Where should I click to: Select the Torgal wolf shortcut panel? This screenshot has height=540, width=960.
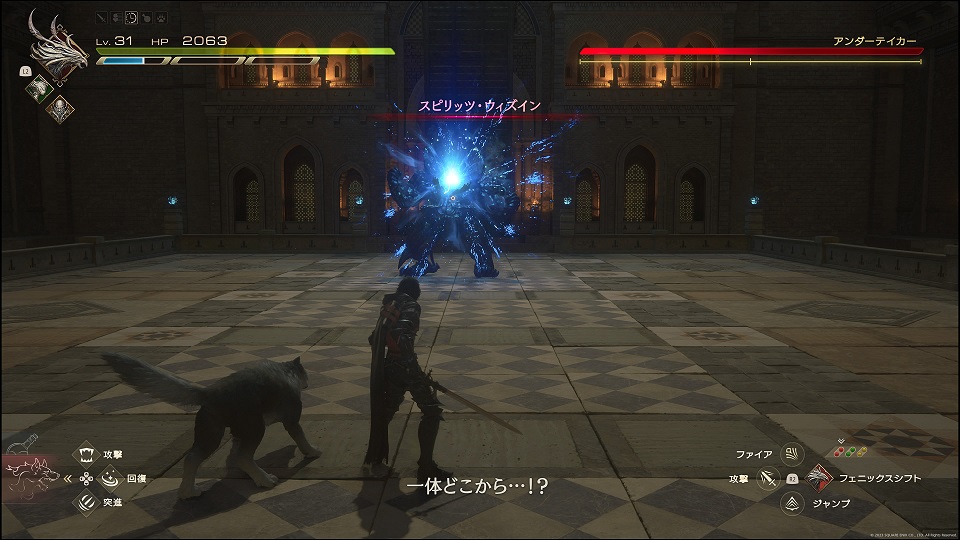click(32, 472)
